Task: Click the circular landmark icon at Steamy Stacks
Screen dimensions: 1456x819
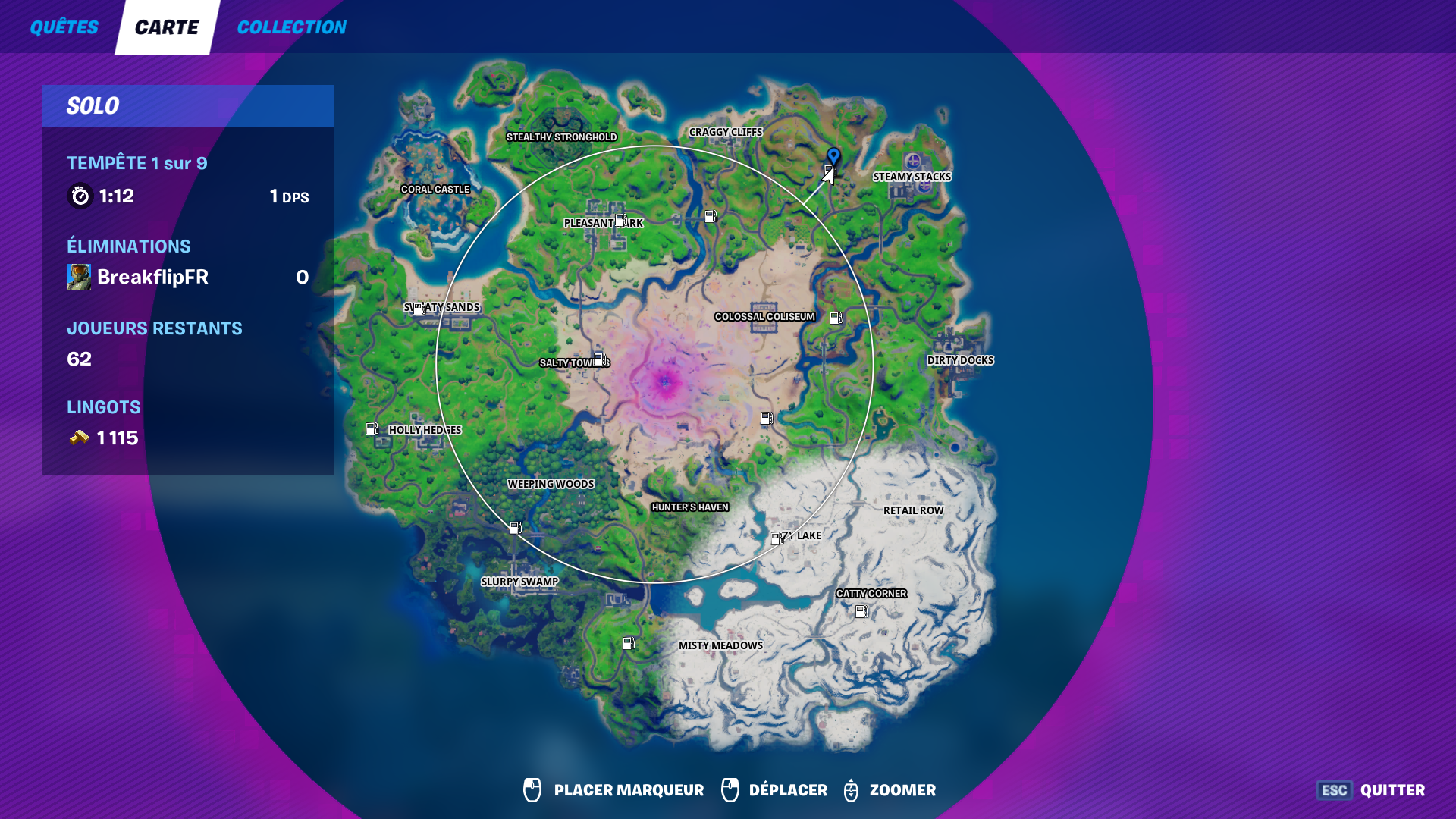Action: point(914,162)
